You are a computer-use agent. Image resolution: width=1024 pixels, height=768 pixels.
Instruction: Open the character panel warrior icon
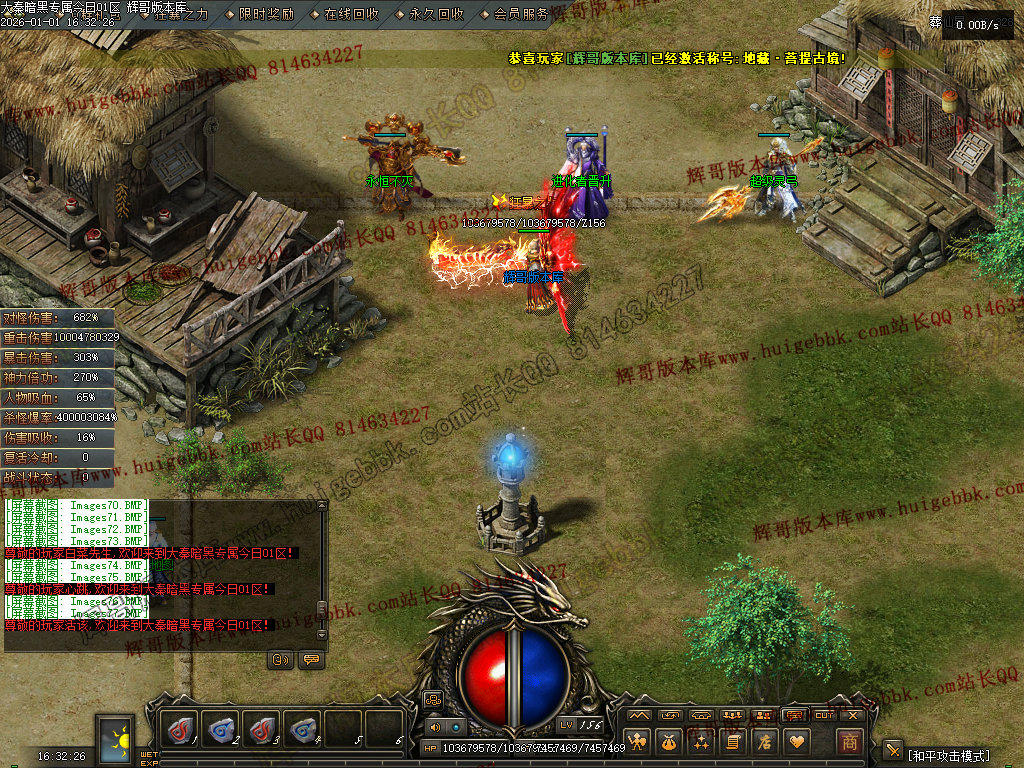638,742
